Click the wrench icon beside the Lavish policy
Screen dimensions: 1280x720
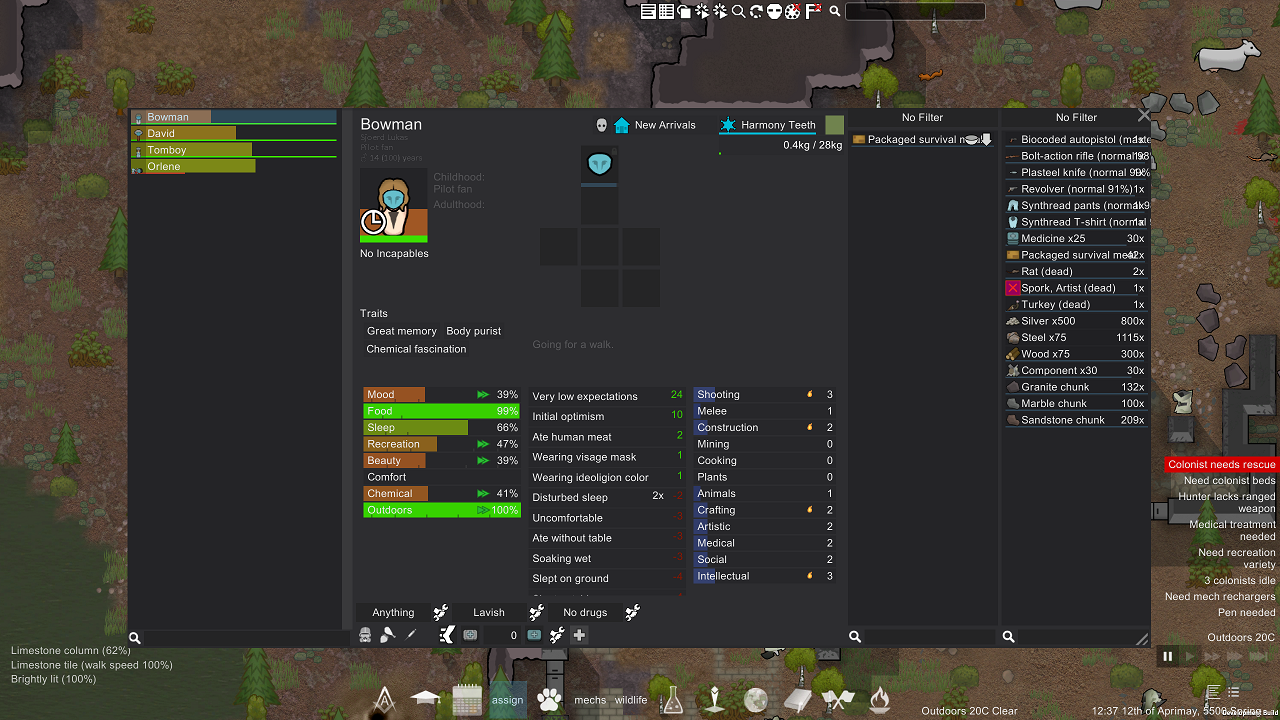coord(536,611)
